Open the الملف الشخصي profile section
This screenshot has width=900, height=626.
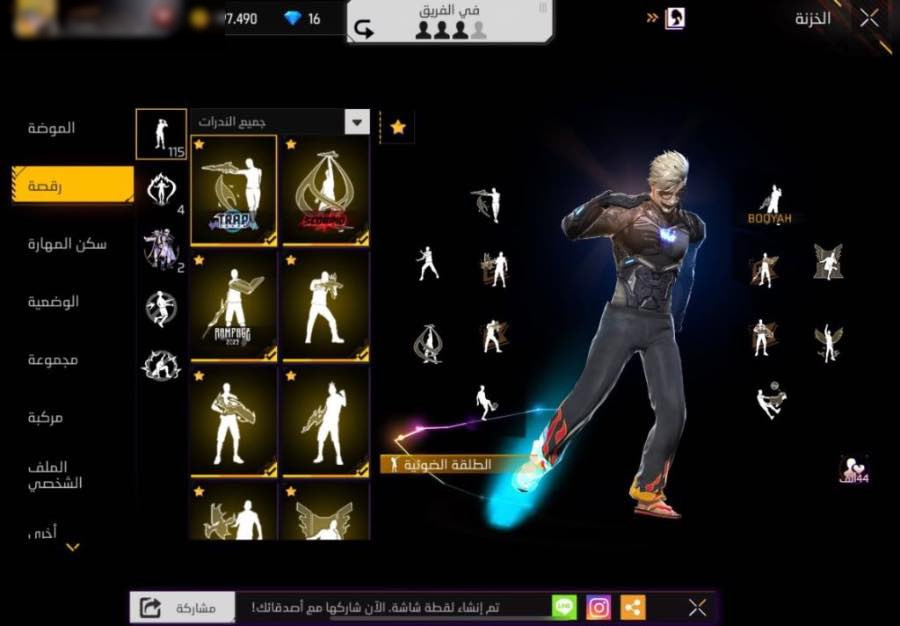pyautogui.click(x=56, y=474)
